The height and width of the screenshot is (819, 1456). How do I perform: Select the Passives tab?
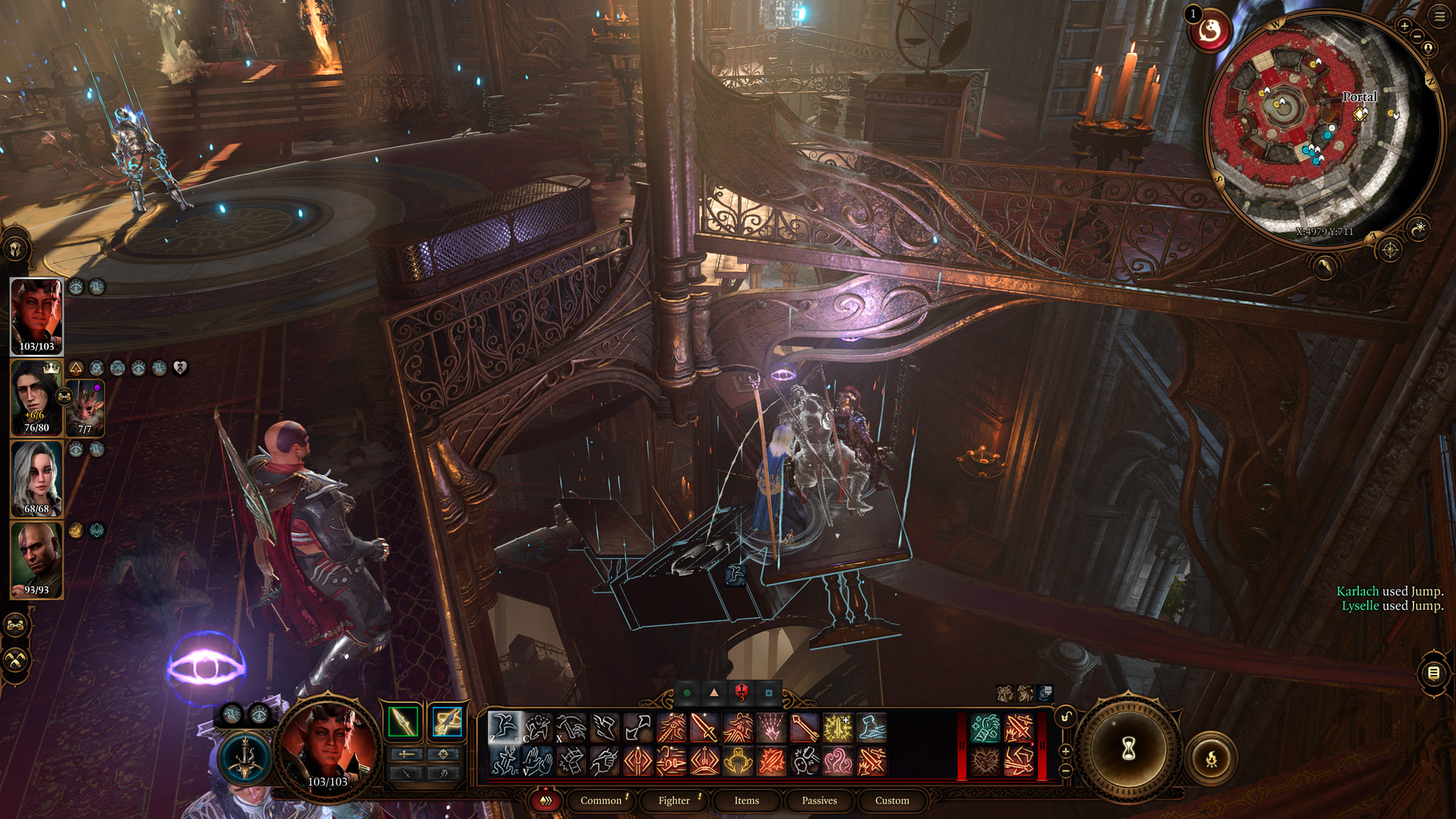pyautogui.click(x=819, y=801)
